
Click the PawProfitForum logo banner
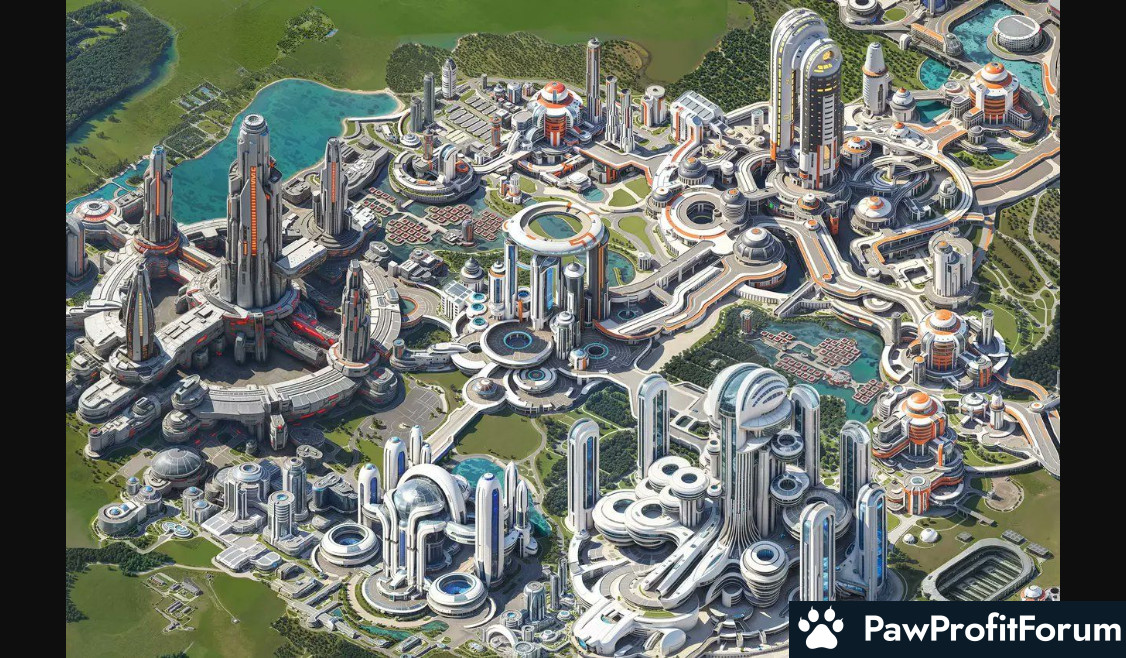pos(957,630)
